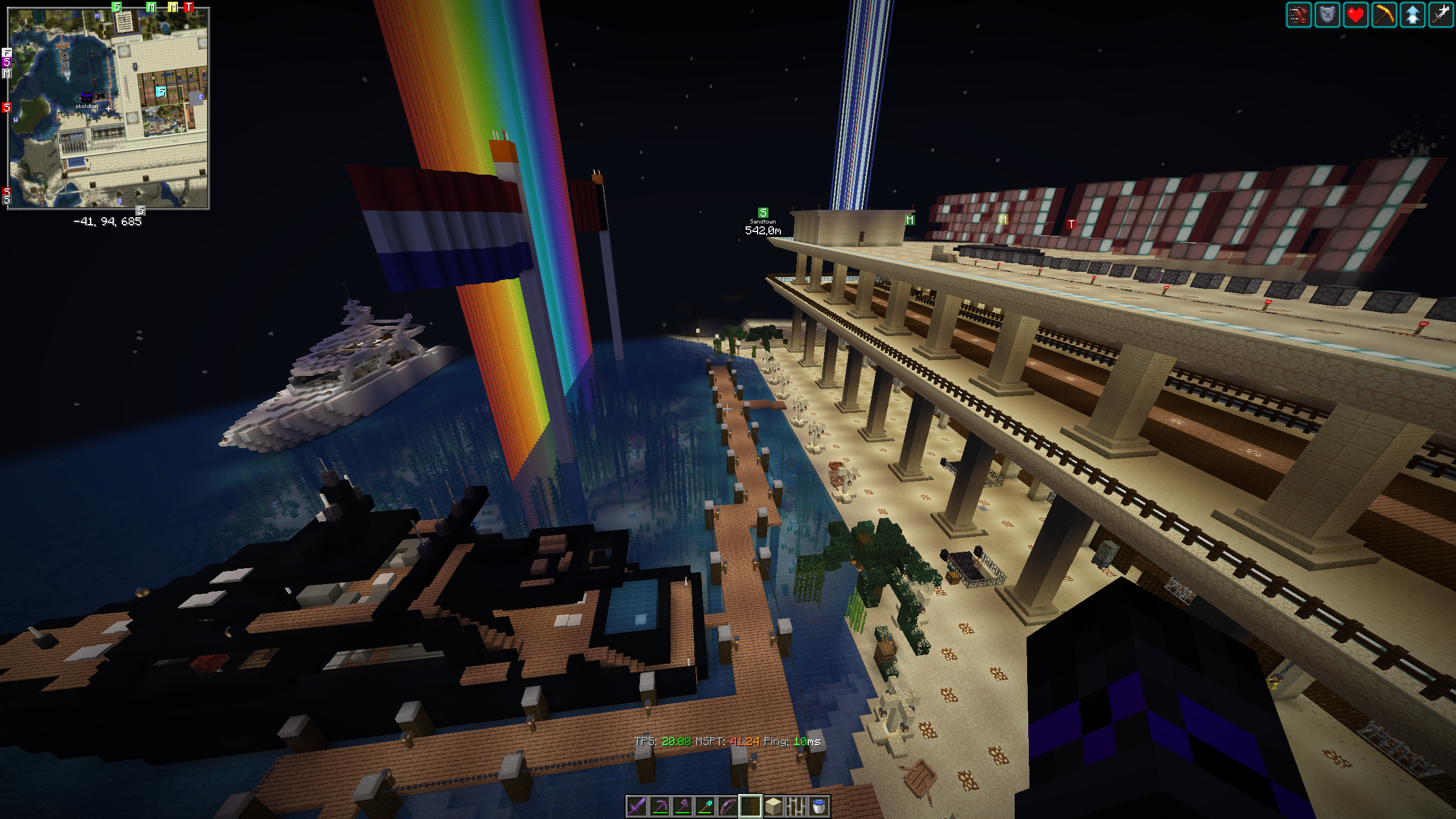
Task: Select the bow in the hotbar
Action: (727, 806)
